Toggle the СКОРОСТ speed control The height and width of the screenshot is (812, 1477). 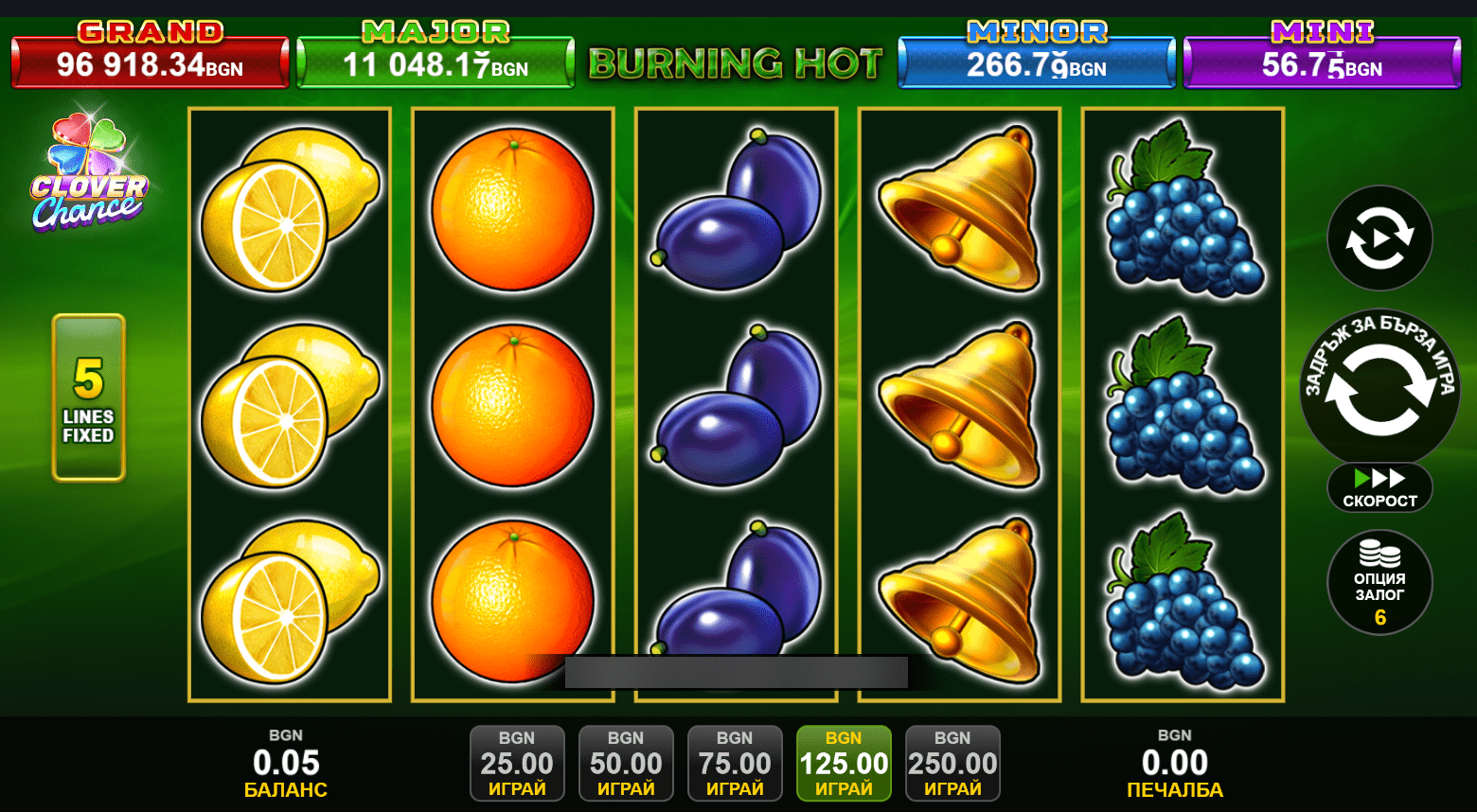(x=1379, y=488)
